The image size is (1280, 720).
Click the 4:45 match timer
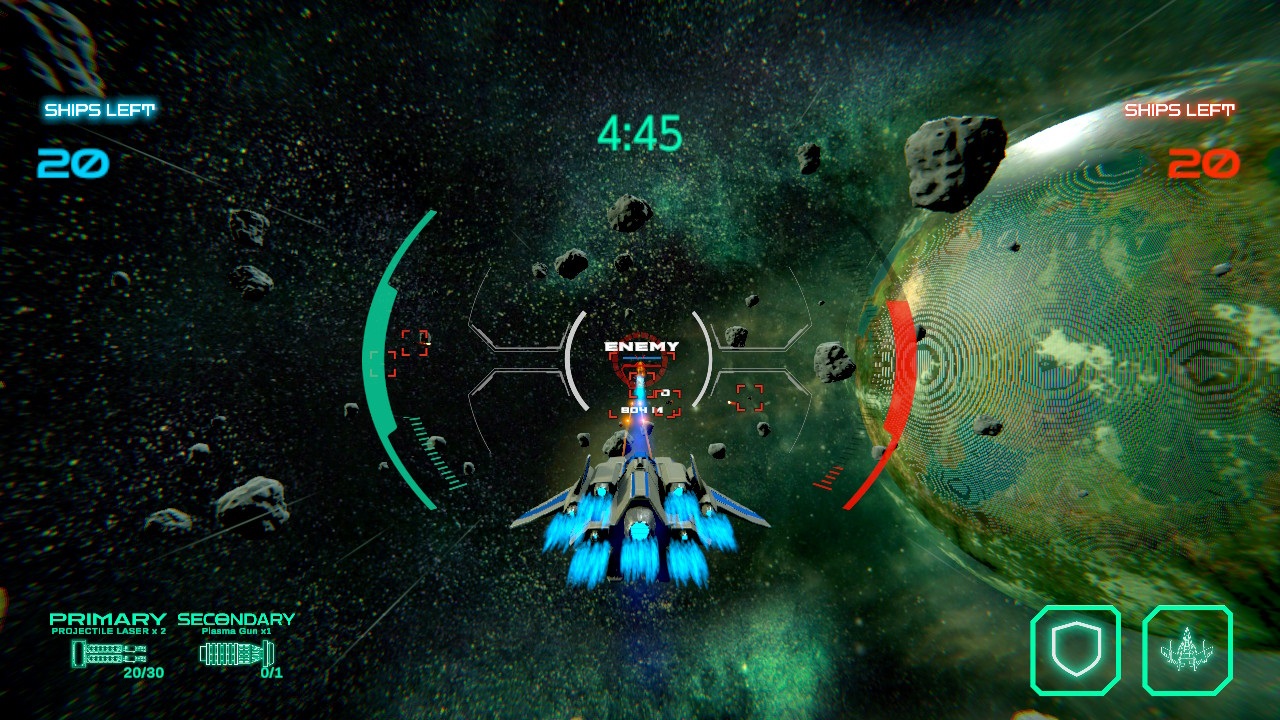click(x=640, y=133)
